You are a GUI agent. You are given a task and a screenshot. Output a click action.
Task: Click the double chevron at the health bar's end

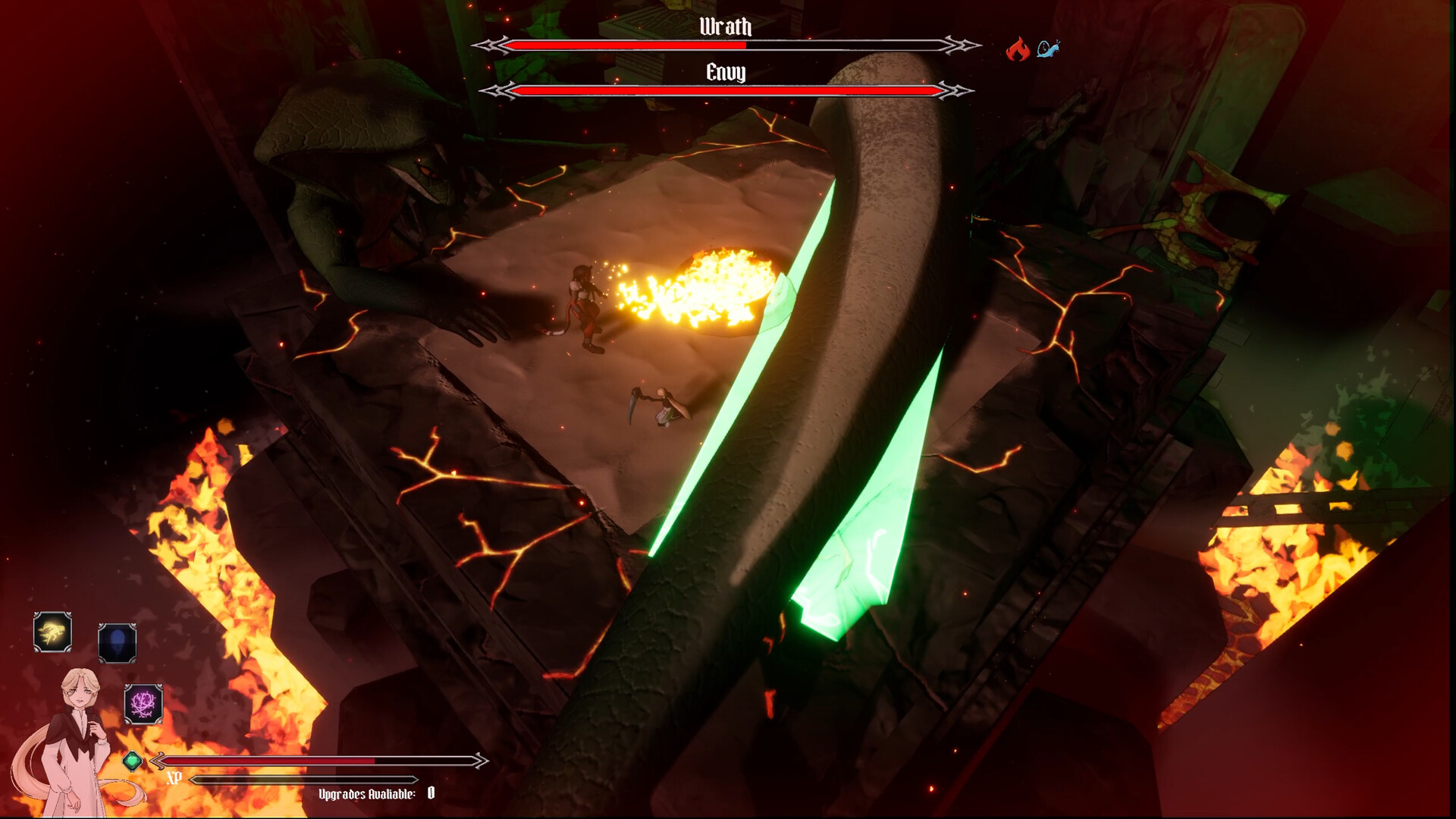[x=480, y=758]
